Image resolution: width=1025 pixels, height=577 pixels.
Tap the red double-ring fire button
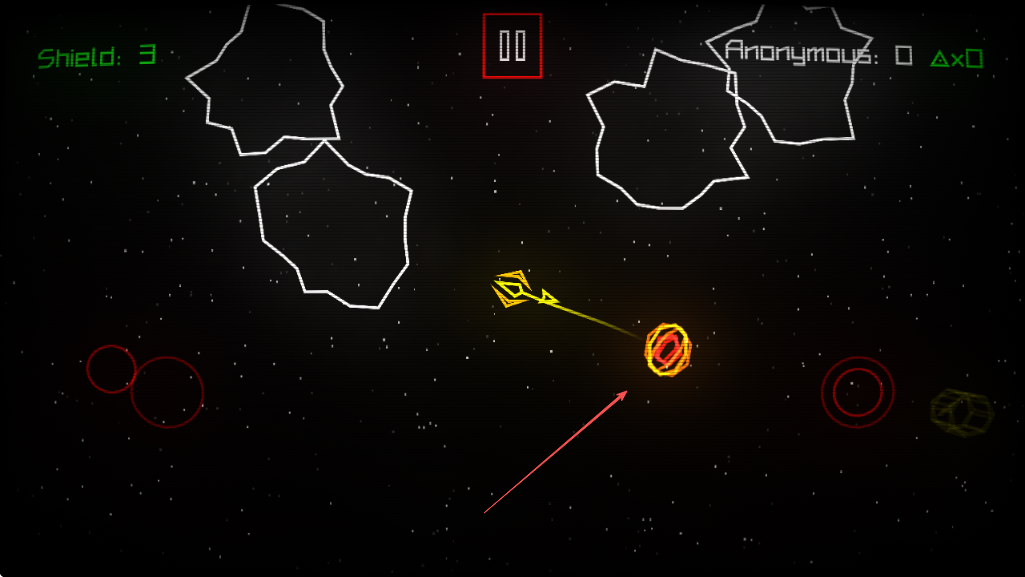857,392
